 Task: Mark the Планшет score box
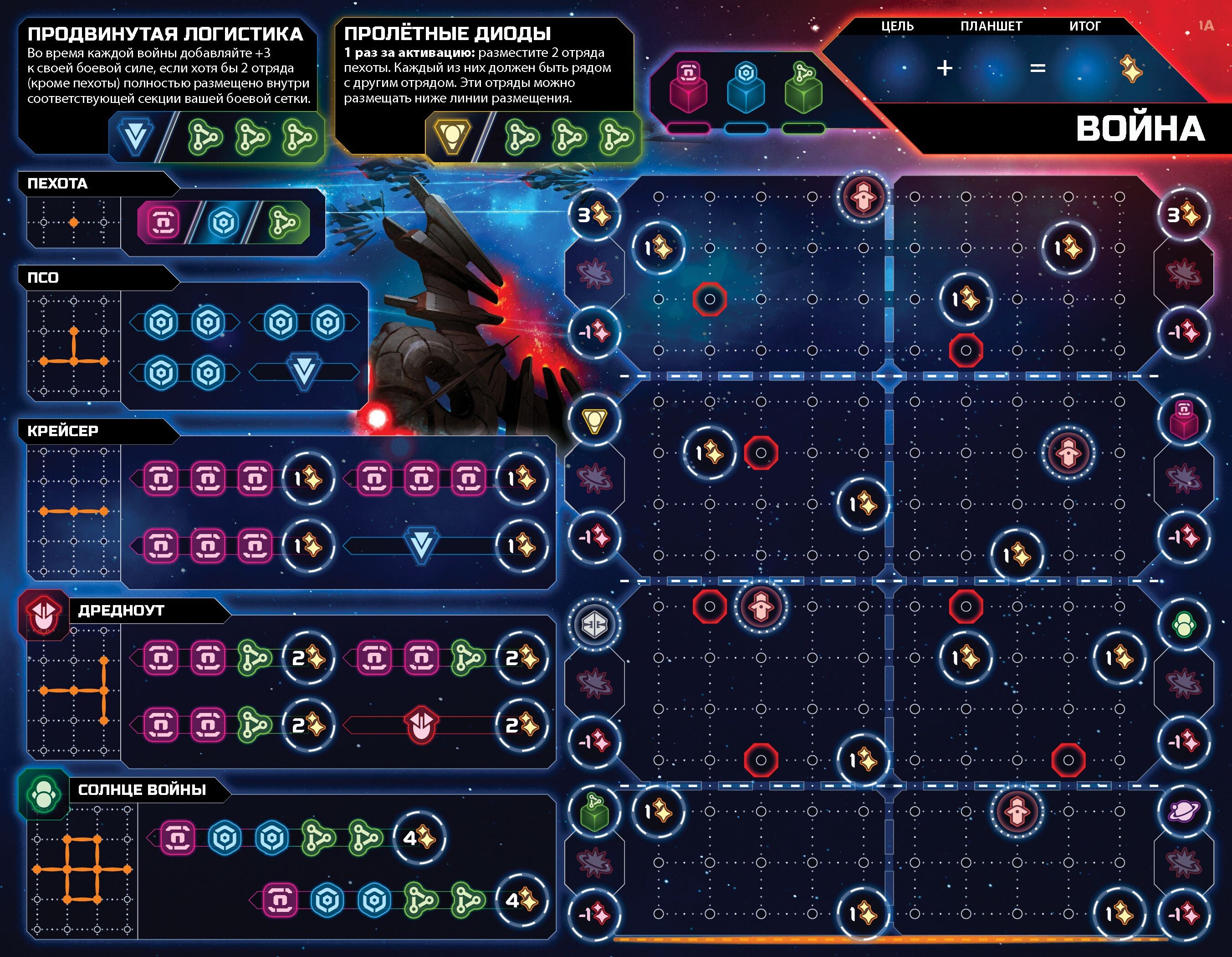tap(991, 69)
